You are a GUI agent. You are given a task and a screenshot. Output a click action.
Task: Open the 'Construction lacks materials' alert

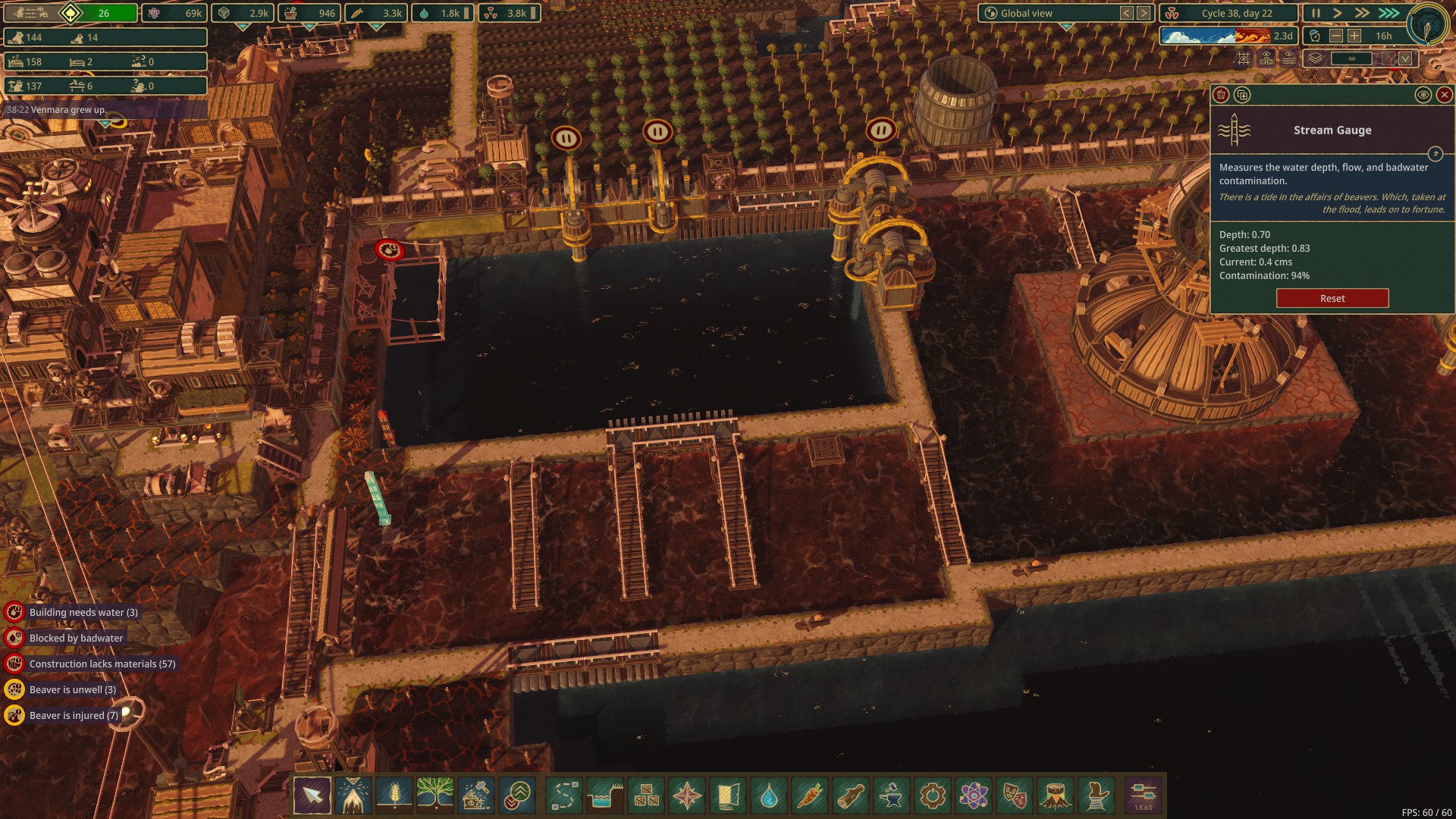click(x=102, y=664)
